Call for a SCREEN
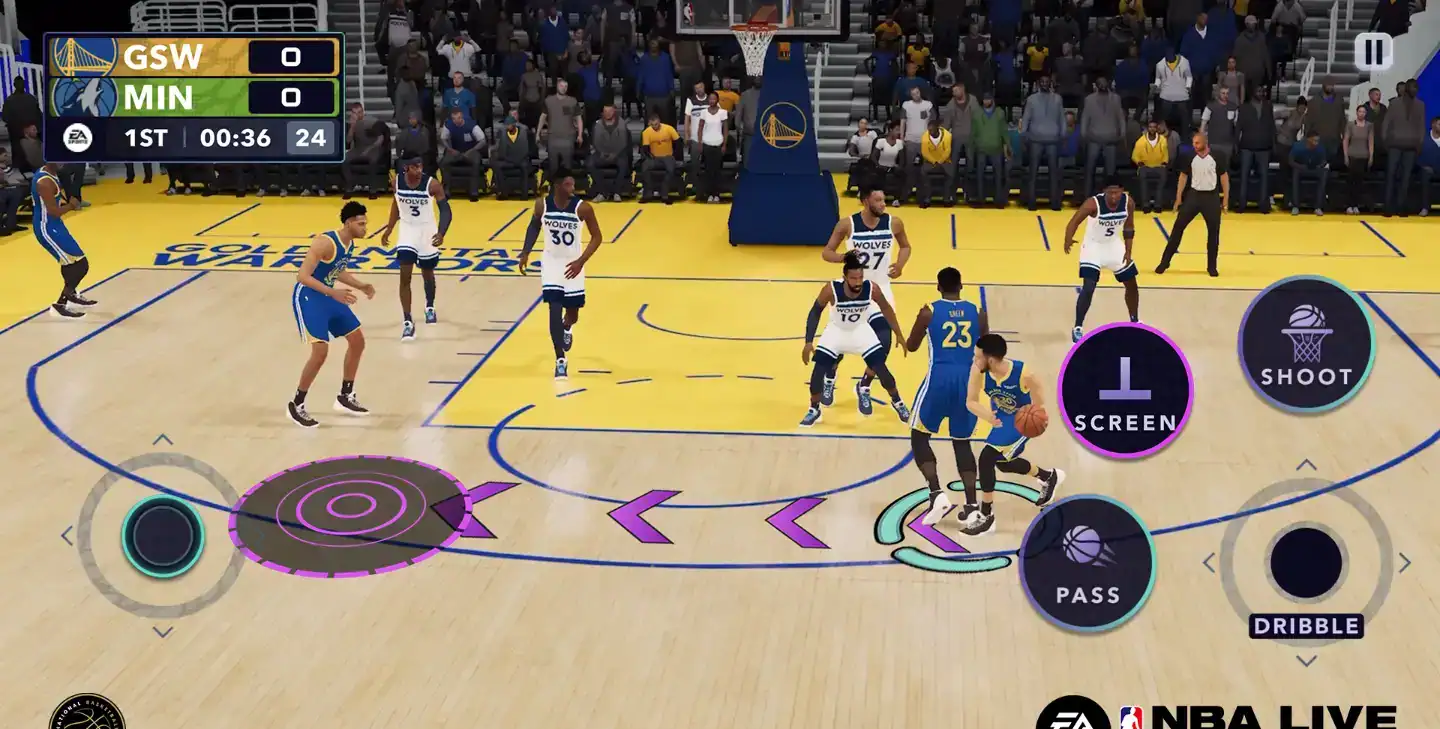Image resolution: width=1440 pixels, height=729 pixels. click(1125, 390)
